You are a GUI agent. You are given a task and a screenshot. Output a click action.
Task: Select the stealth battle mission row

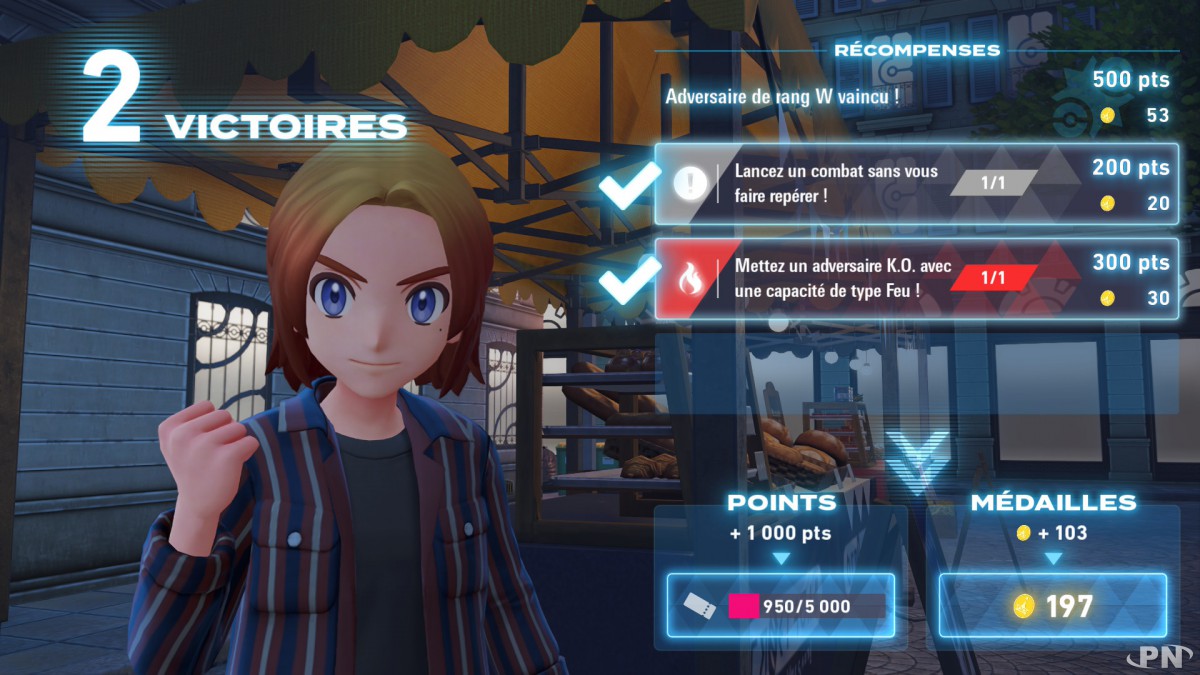click(x=915, y=184)
